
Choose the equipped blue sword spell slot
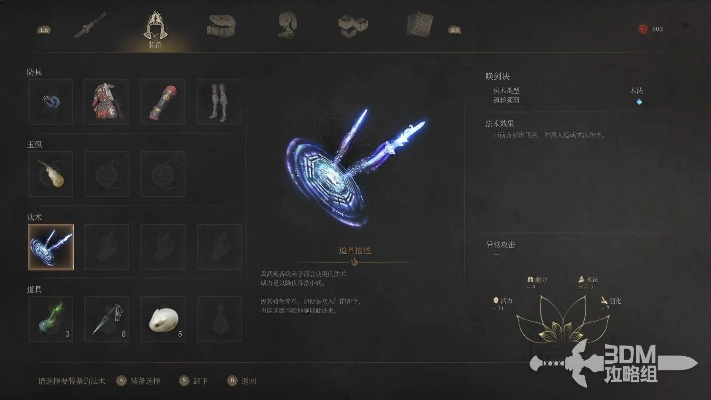point(50,246)
